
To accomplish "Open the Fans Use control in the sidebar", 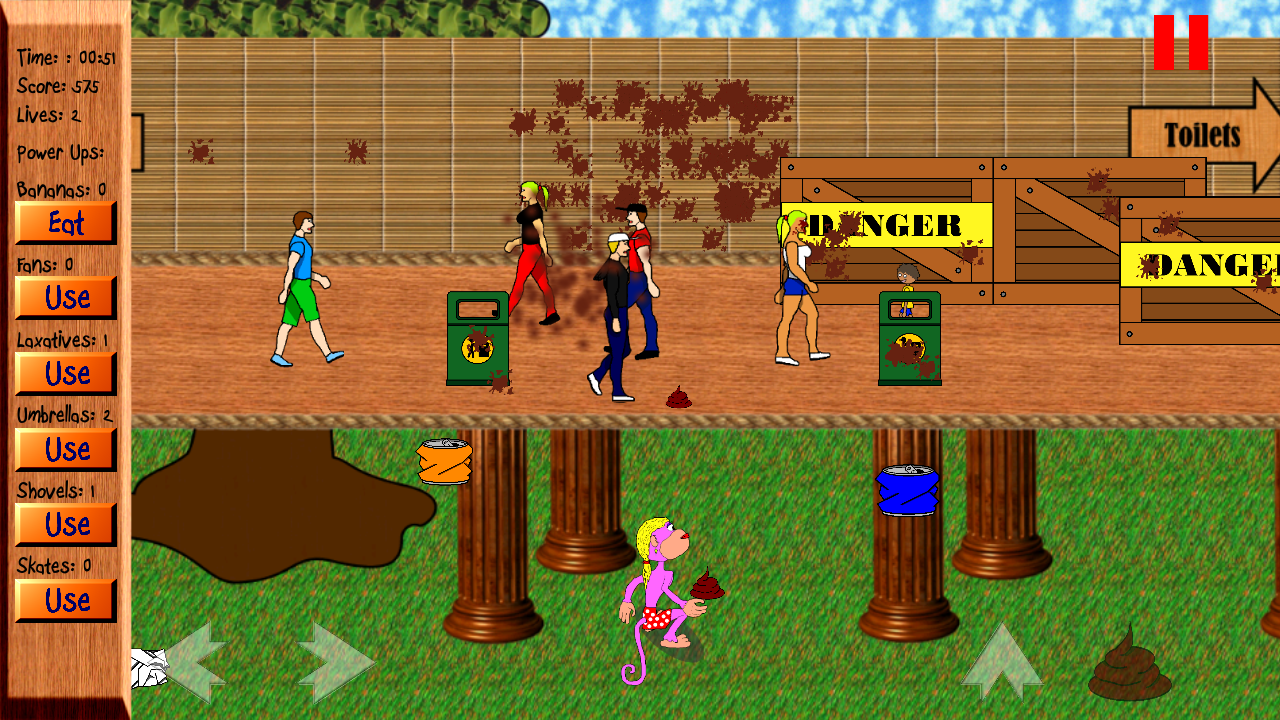I will tap(64, 298).
